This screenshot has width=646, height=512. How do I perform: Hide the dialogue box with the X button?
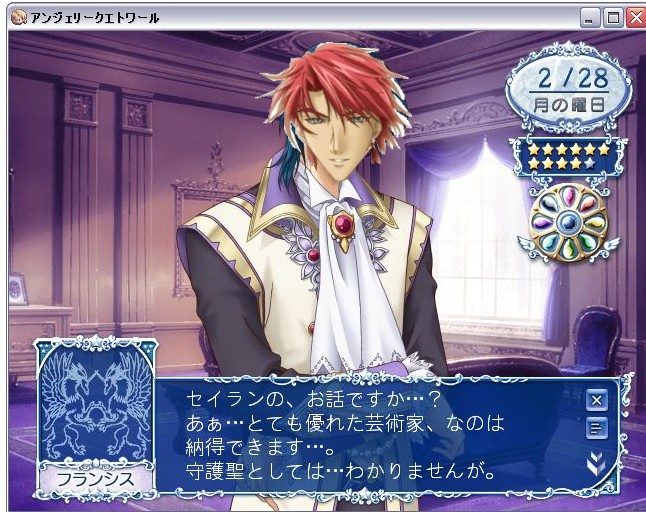(597, 400)
